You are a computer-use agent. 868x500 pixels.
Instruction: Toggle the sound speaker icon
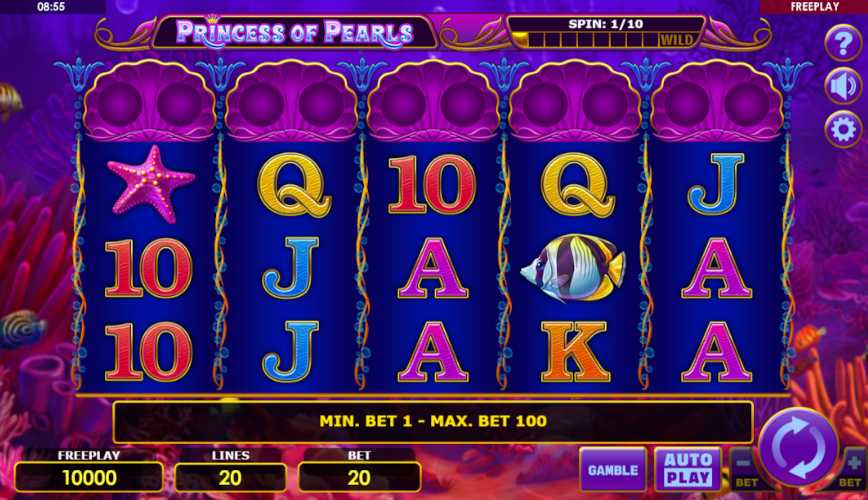[x=842, y=86]
